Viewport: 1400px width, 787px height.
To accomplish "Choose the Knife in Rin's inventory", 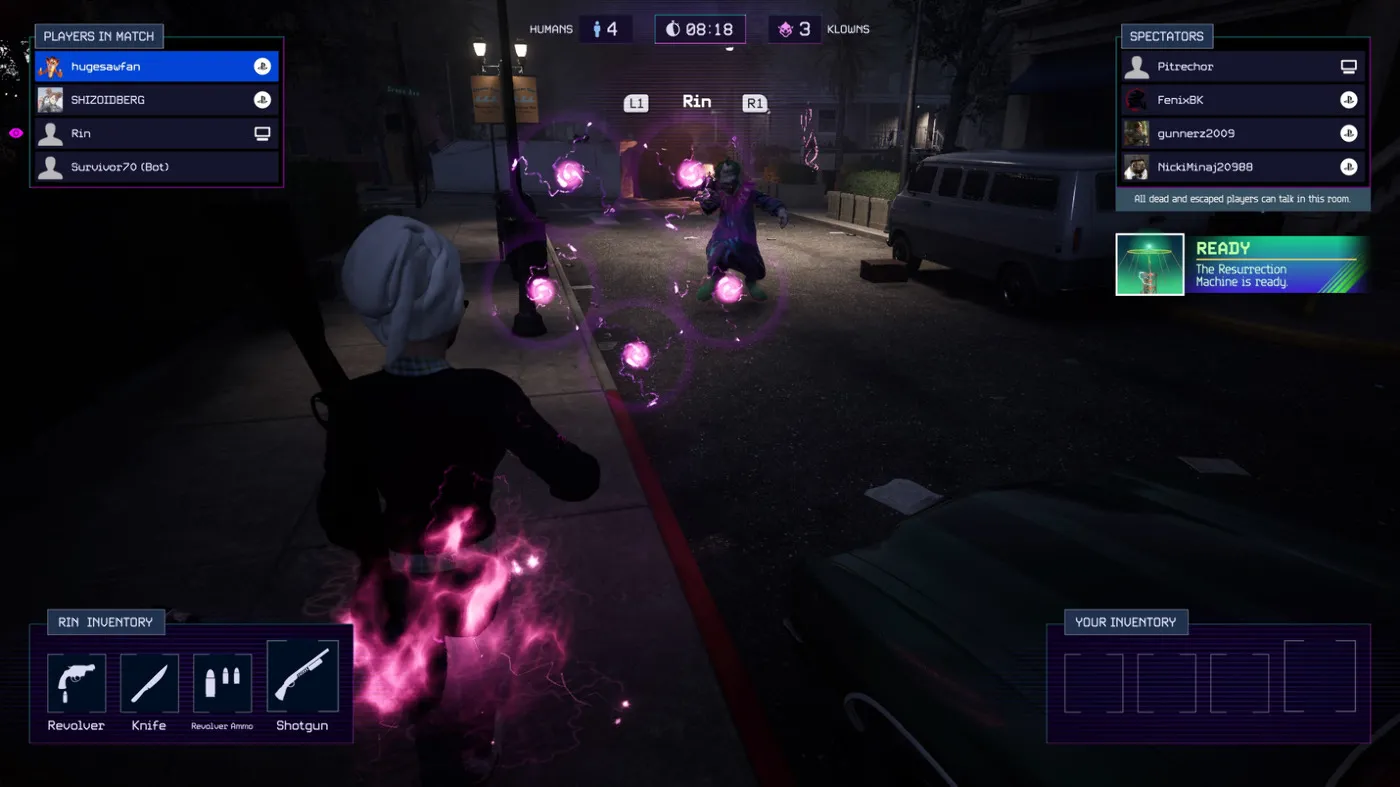I will tap(149, 683).
